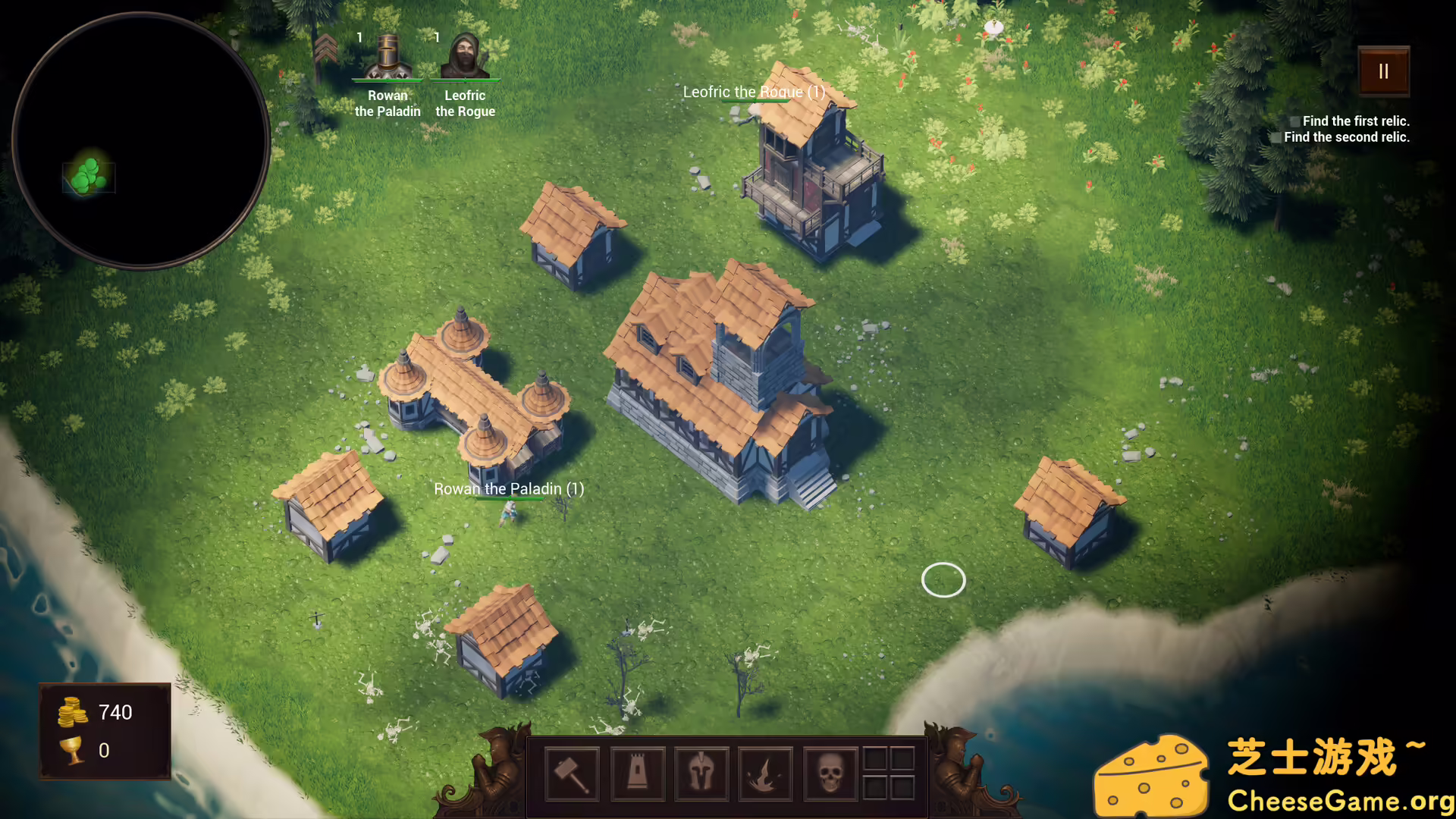The image size is (1456, 819).
Task: Click Leofric the Rogue's portrait
Action: (x=465, y=55)
